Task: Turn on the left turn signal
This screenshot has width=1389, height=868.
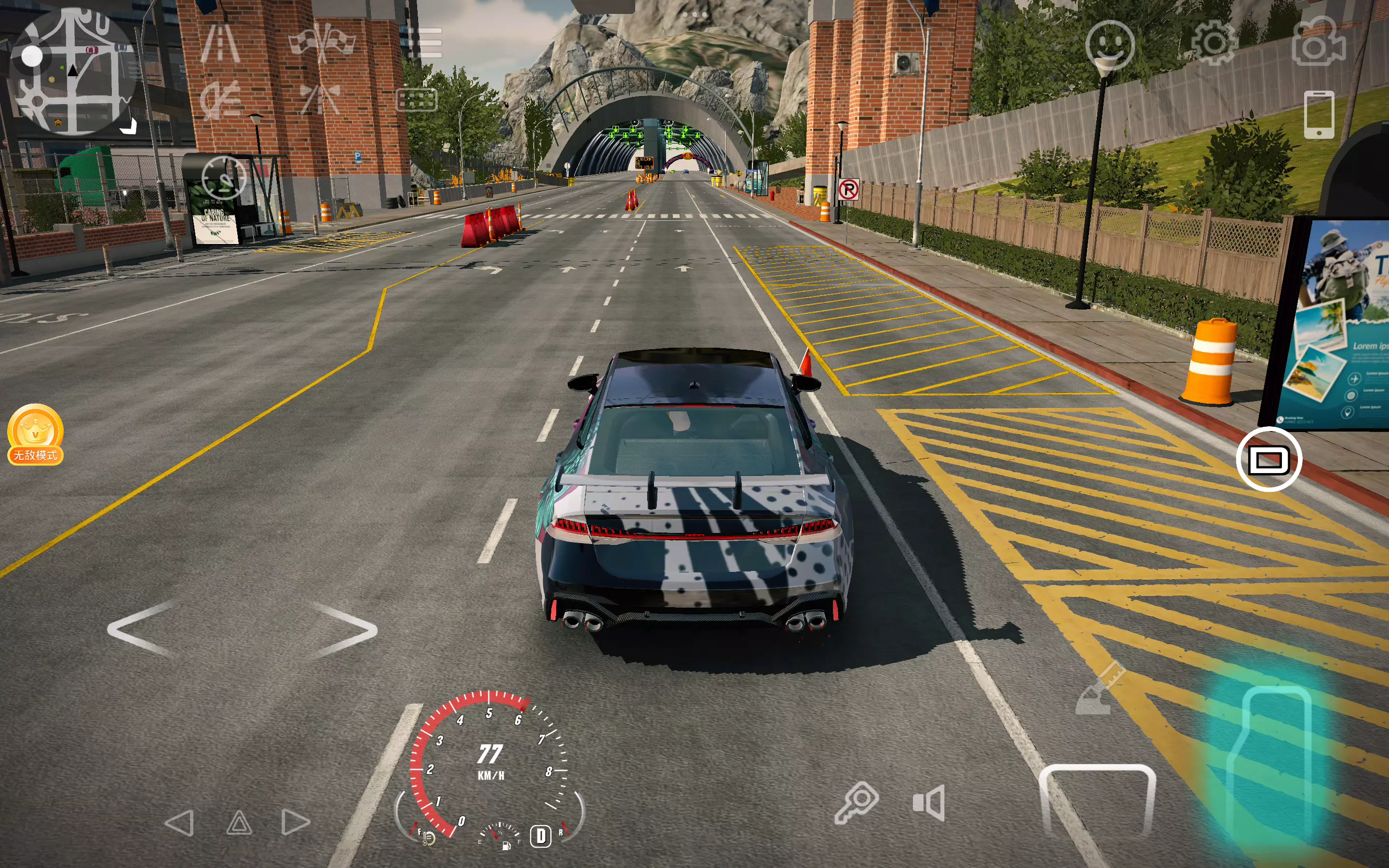Action: point(179,823)
